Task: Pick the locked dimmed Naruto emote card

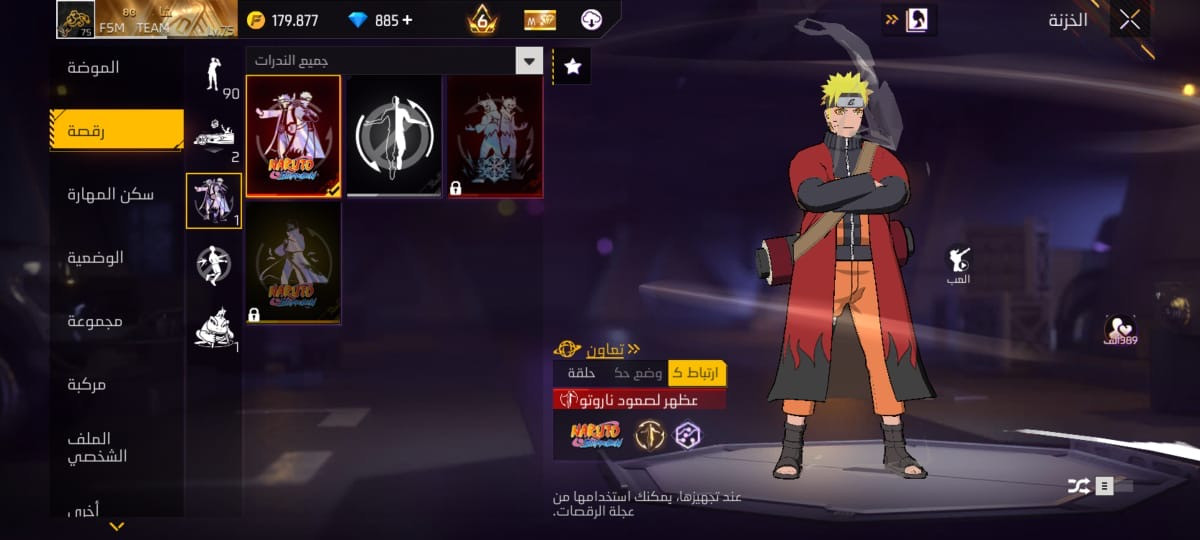Action: (293, 263)
